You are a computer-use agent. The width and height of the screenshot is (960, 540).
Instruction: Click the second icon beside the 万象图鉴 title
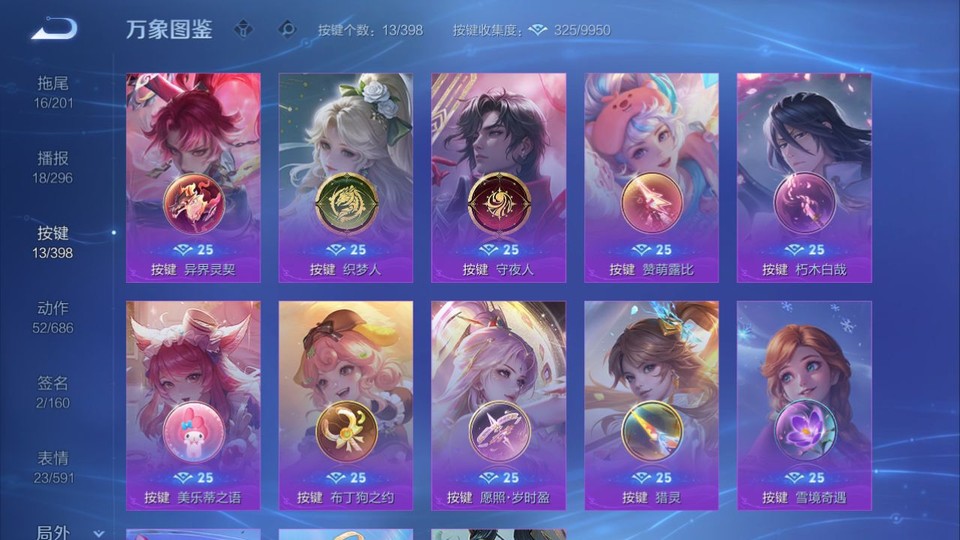[x=287, y=29]
